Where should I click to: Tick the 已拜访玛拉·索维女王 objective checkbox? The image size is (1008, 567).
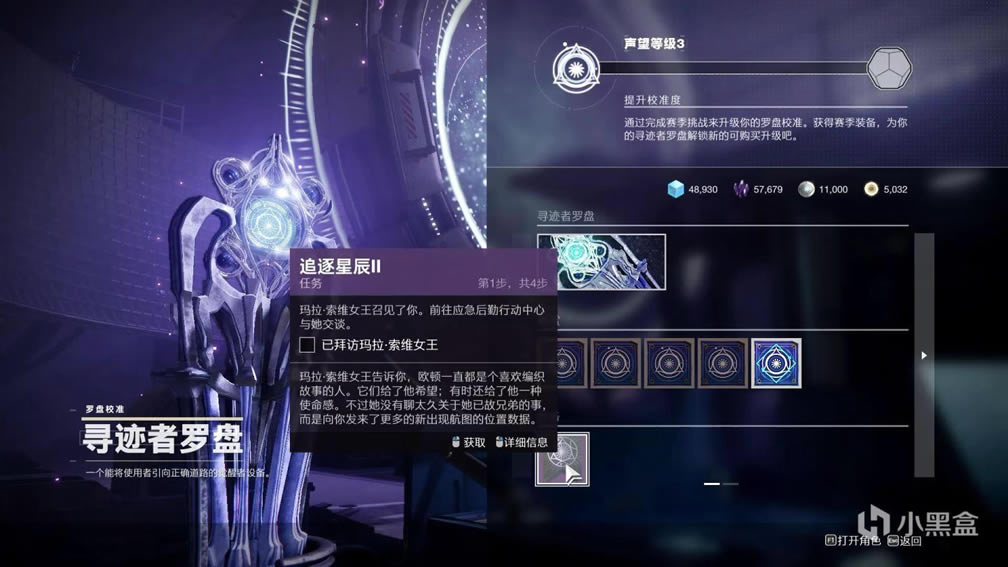tap(308, 345)
